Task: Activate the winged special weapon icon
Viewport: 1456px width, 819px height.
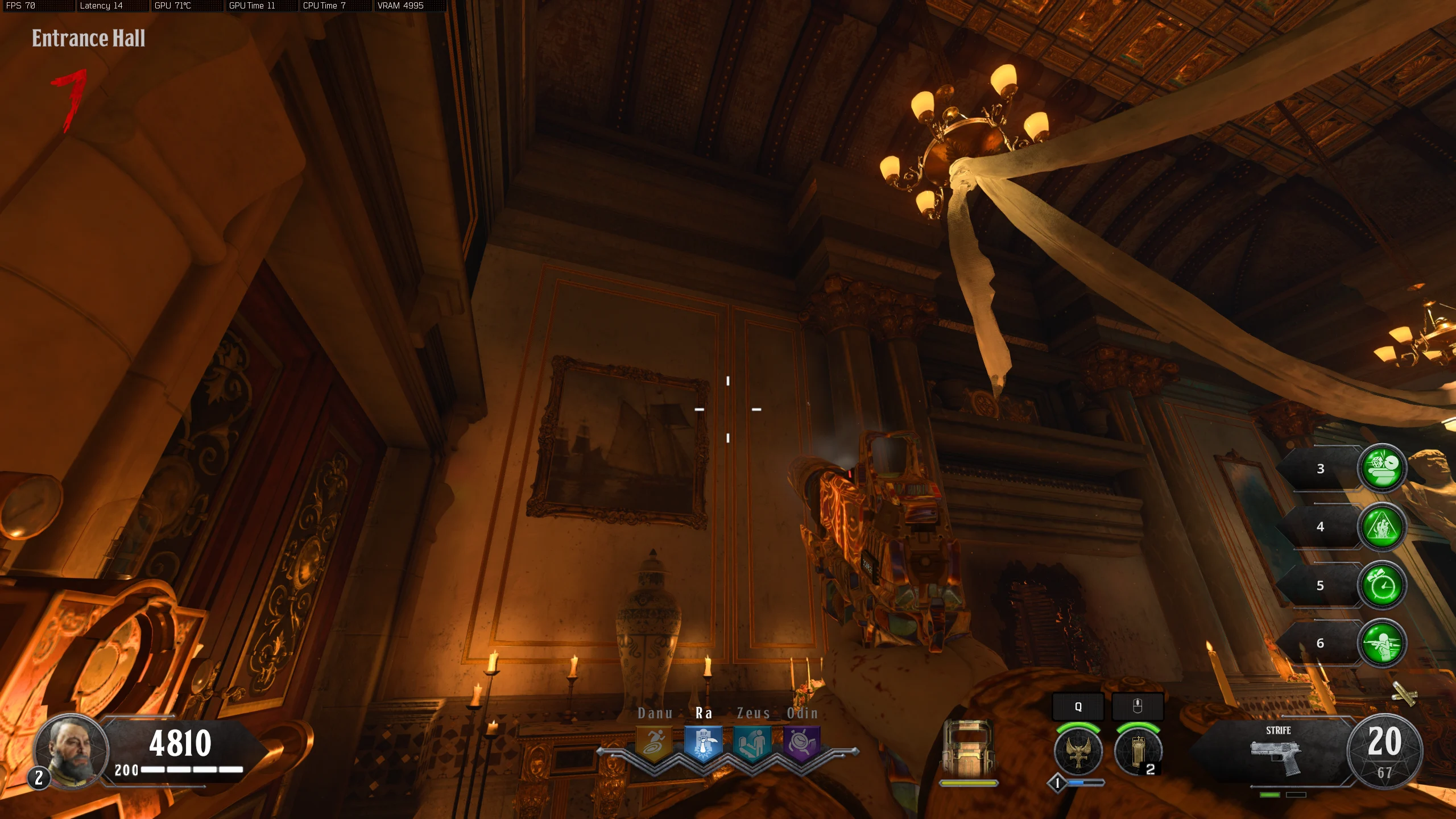Action: point(1078,752)
